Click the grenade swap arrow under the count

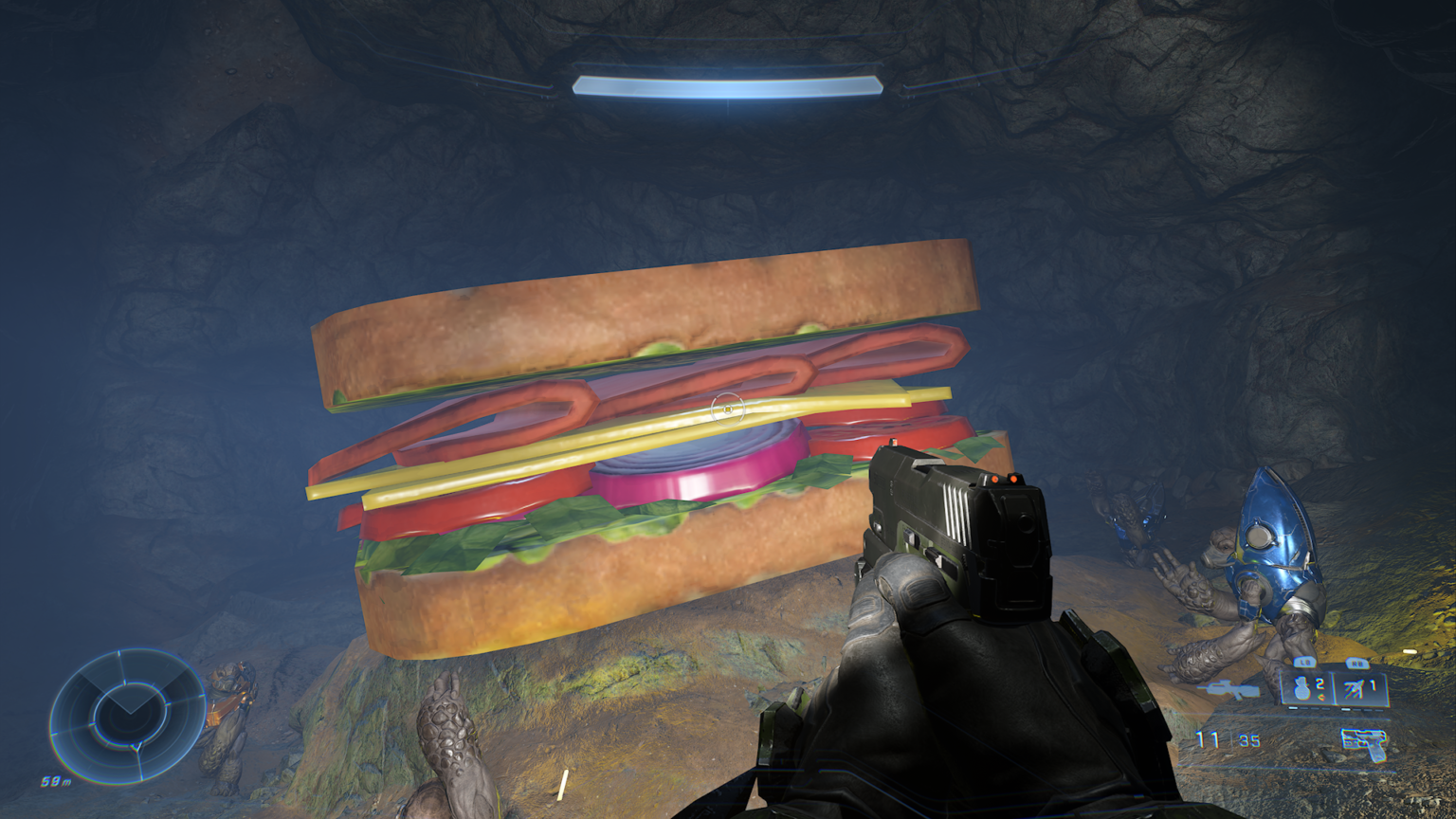(1321, 697)
